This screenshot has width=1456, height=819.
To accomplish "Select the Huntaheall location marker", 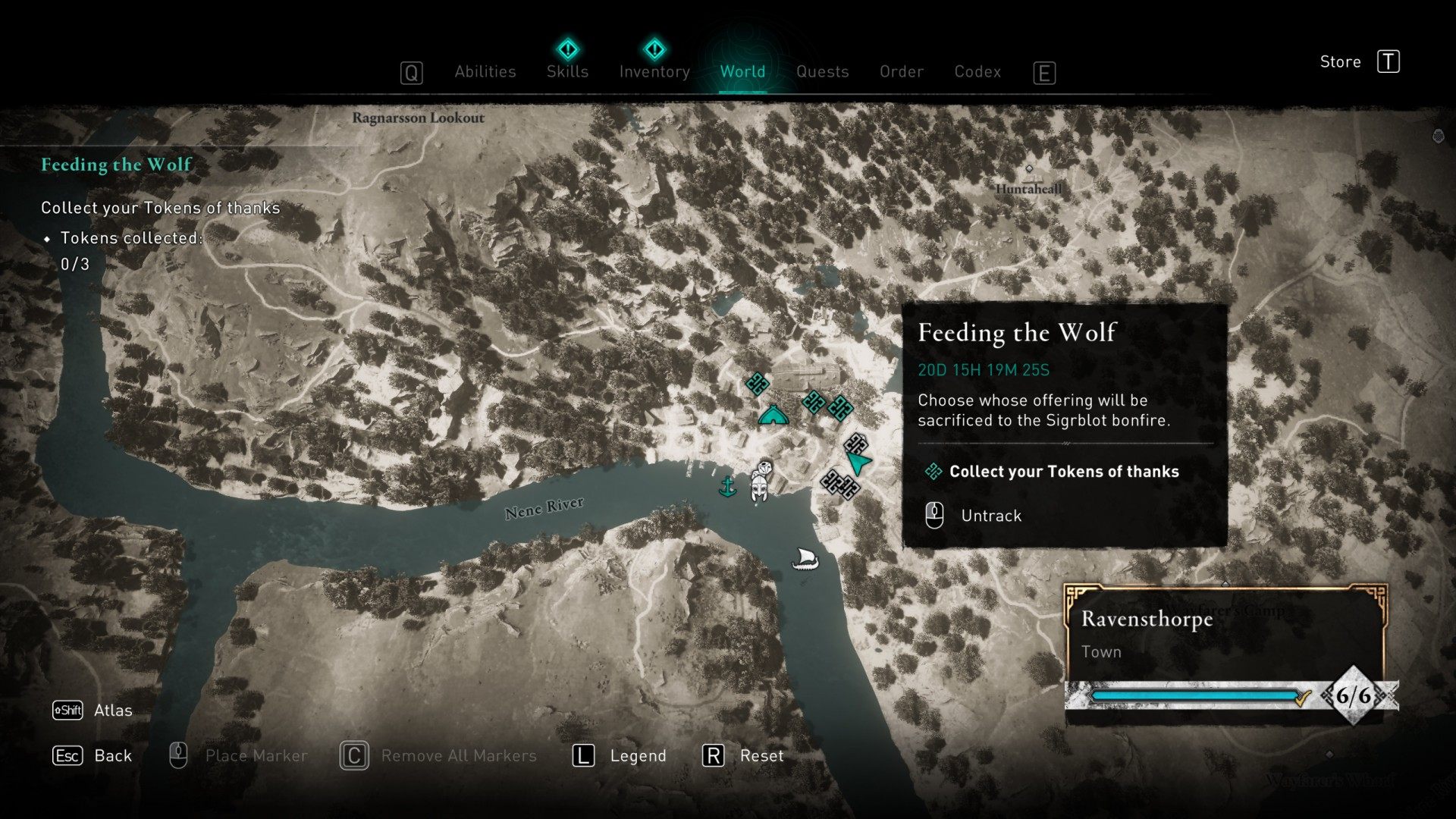I will point(1029,170).
